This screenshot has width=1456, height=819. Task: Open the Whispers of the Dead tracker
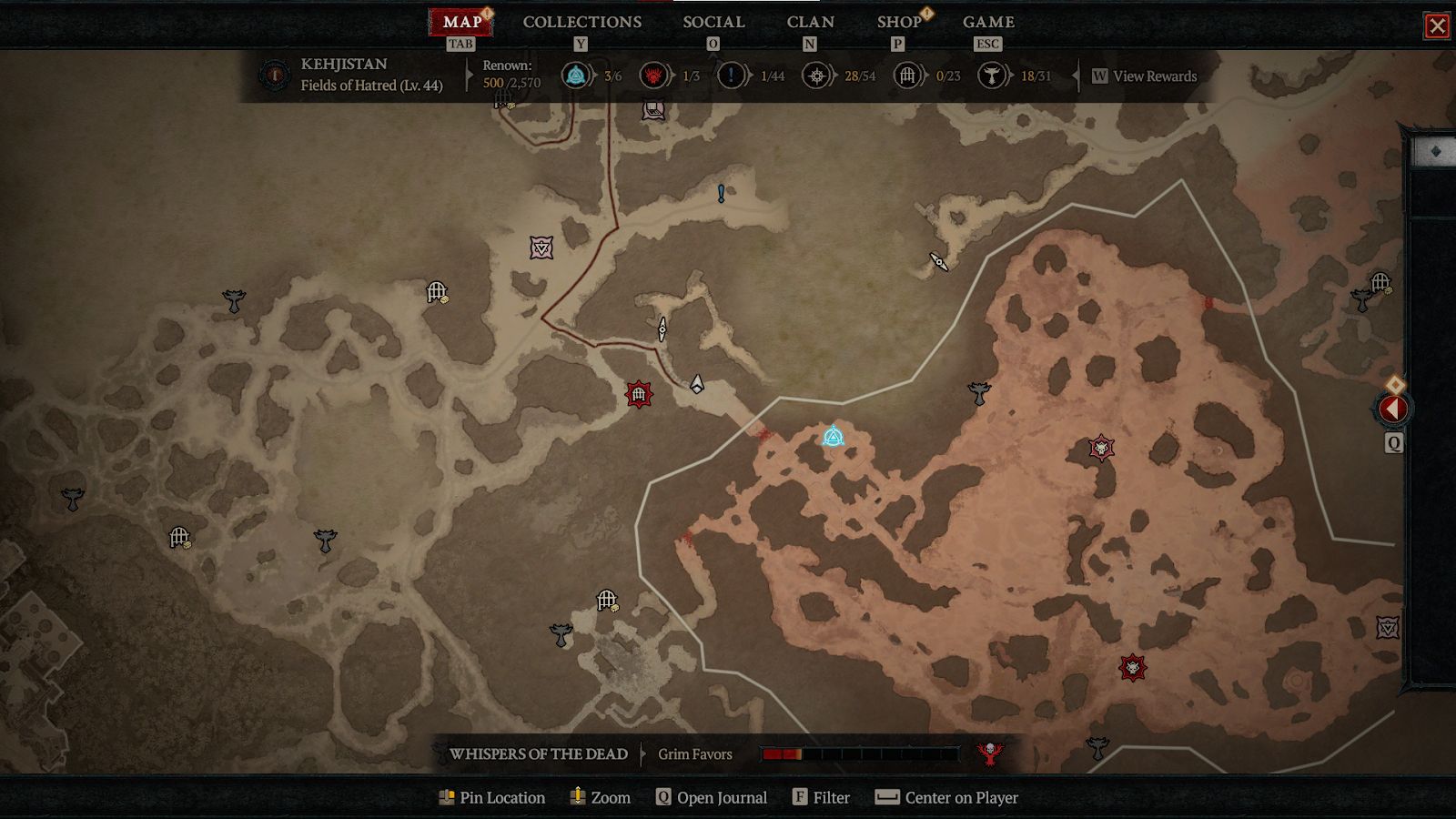539,753
